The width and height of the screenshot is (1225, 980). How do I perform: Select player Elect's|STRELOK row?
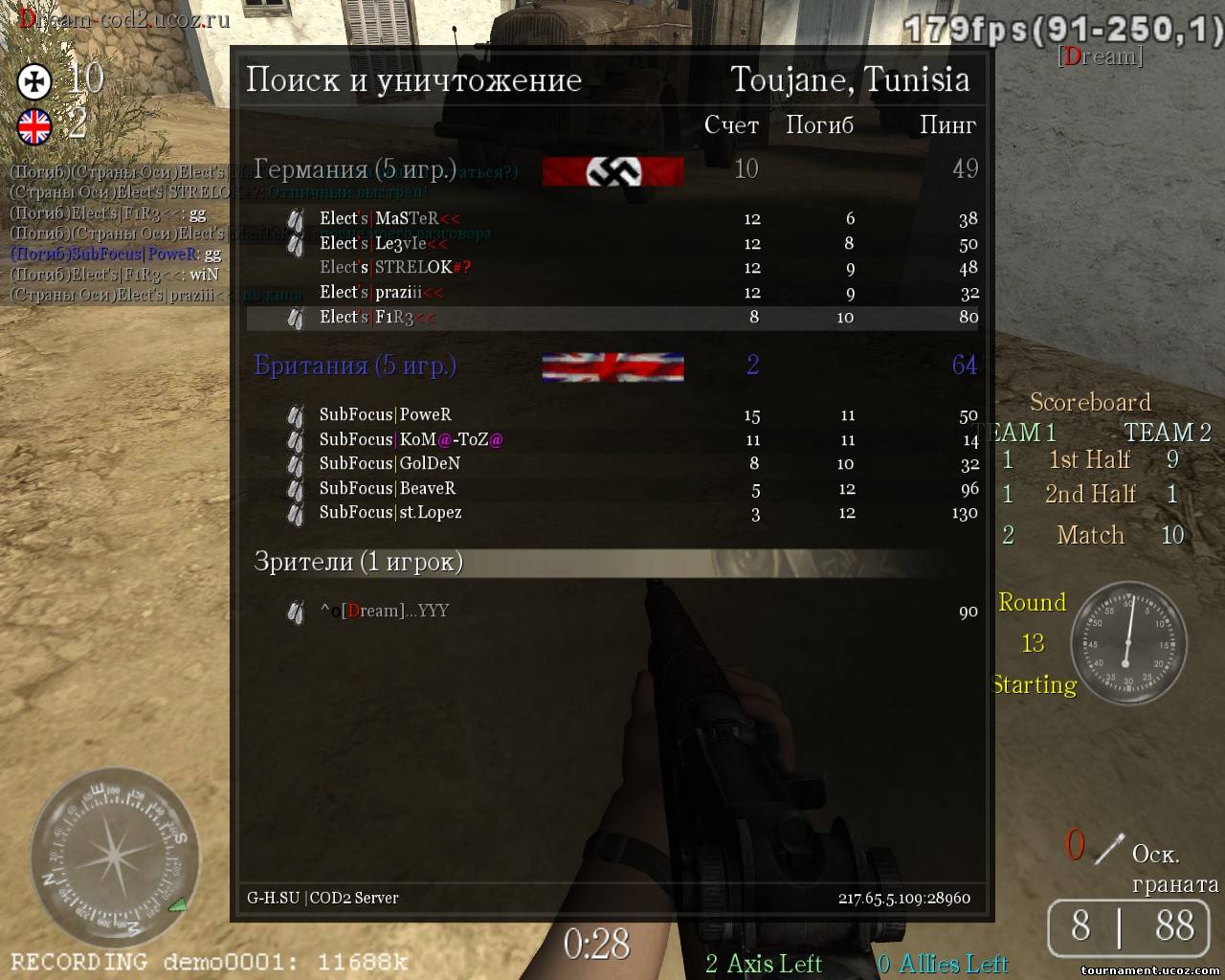point(612,268)
